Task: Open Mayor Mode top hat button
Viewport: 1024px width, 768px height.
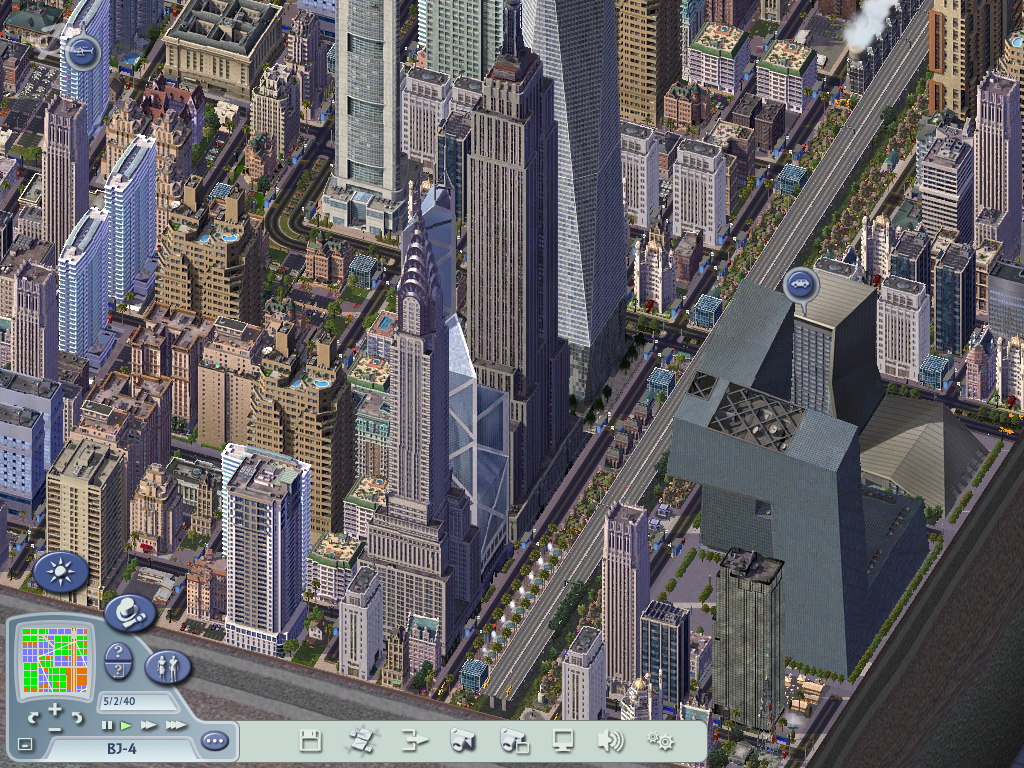Action: tap(129, 611)
